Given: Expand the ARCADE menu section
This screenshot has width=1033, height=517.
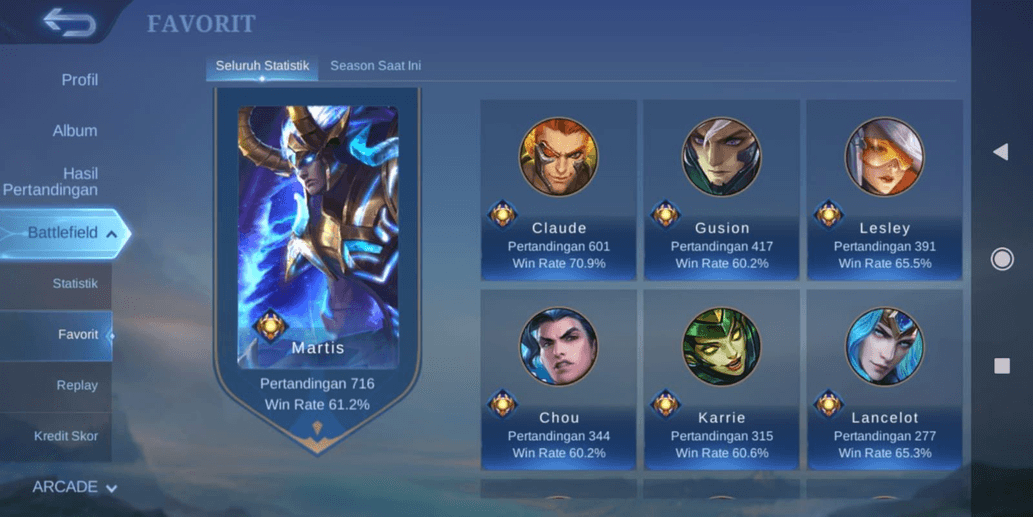Looking at the screenshot, I should coord(75,487).
